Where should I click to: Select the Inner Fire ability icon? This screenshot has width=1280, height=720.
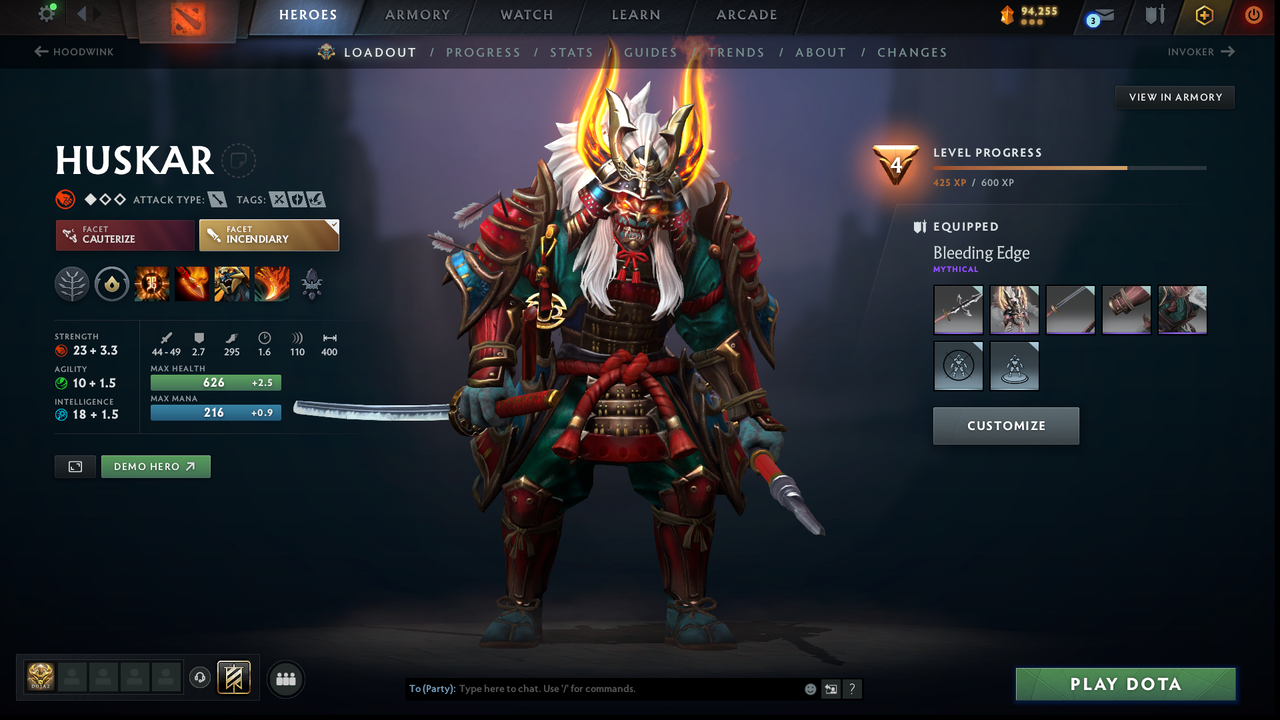[151, 283]
